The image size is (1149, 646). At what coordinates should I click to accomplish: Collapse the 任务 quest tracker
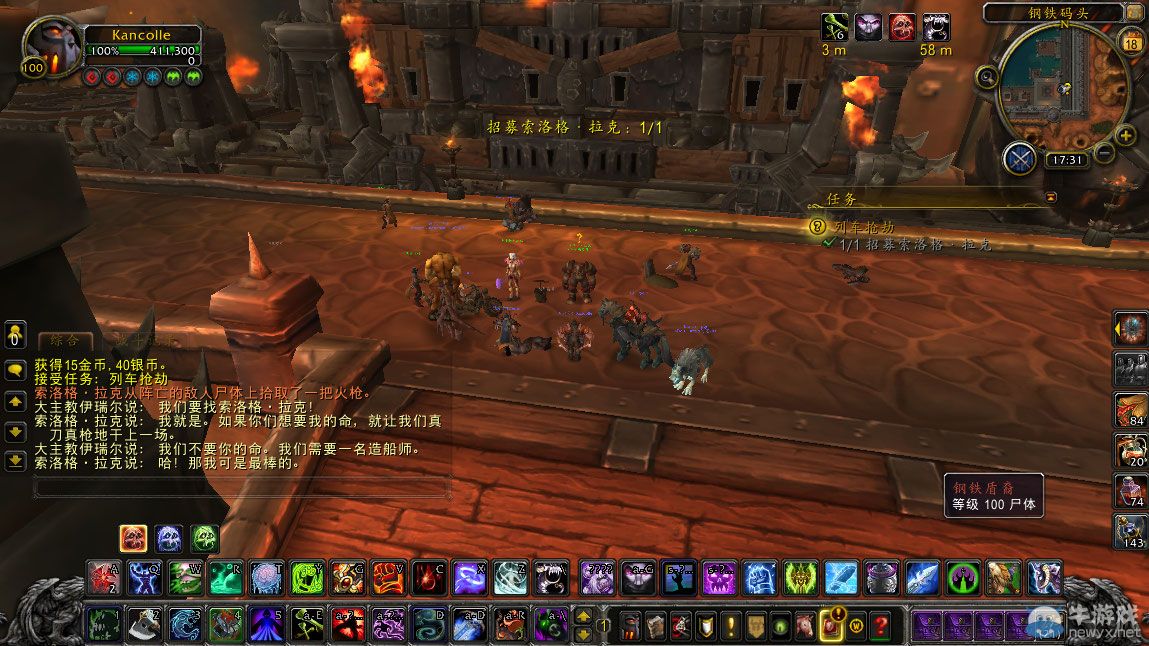1050,198
